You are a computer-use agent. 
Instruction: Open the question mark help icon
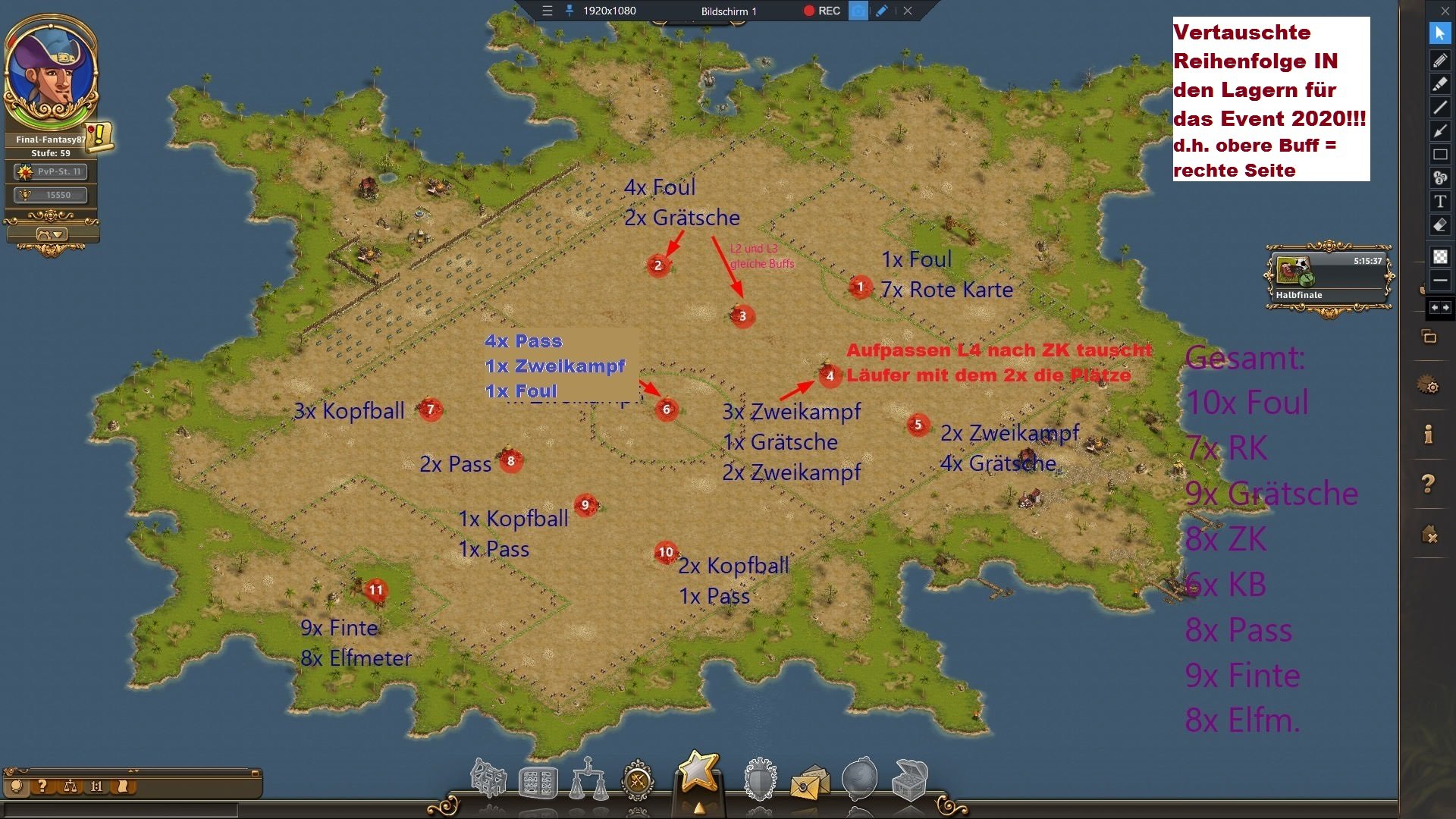(x=1429, y=483)
